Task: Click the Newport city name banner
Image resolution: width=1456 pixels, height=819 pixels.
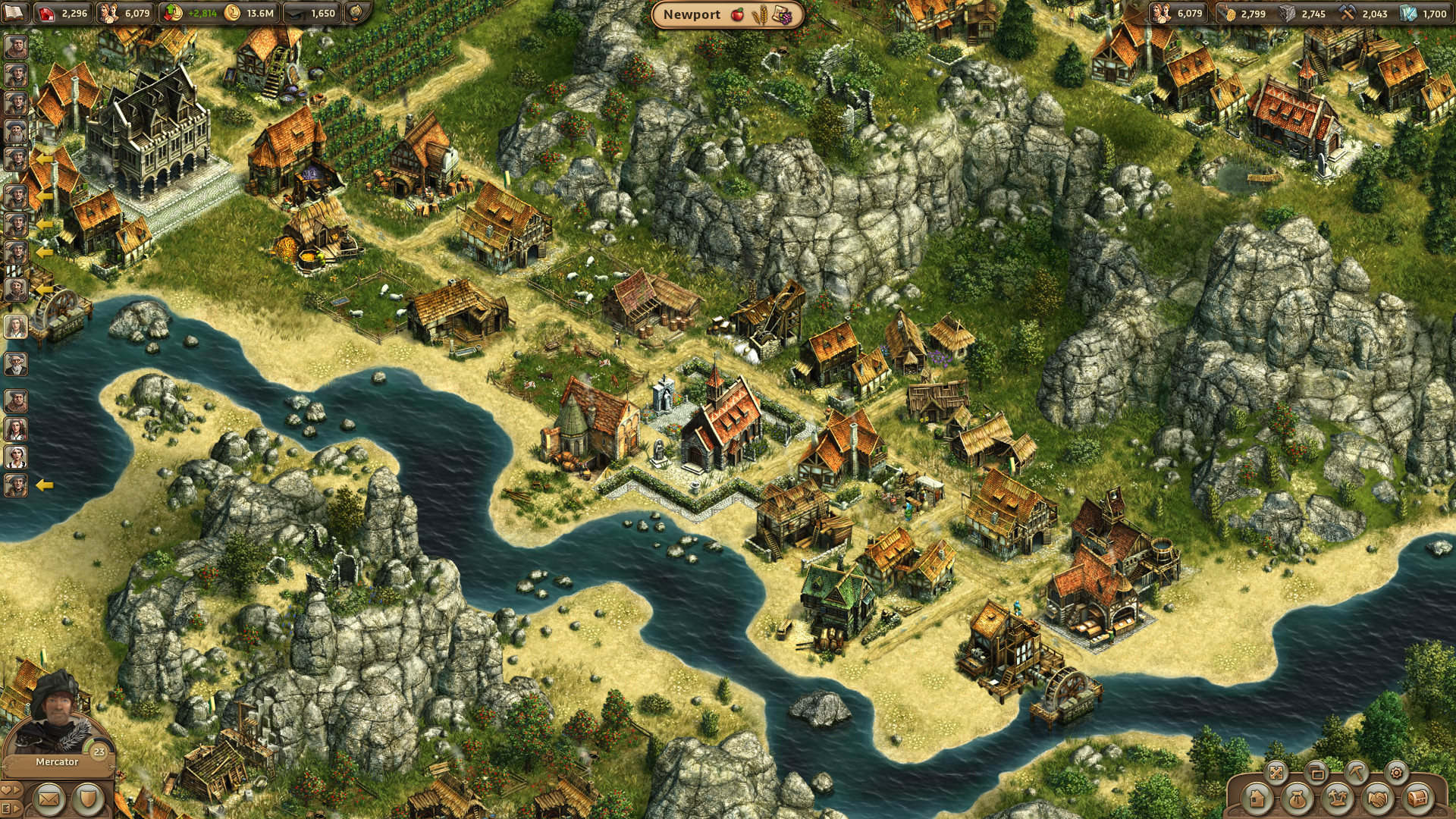Action: [694, 14]
